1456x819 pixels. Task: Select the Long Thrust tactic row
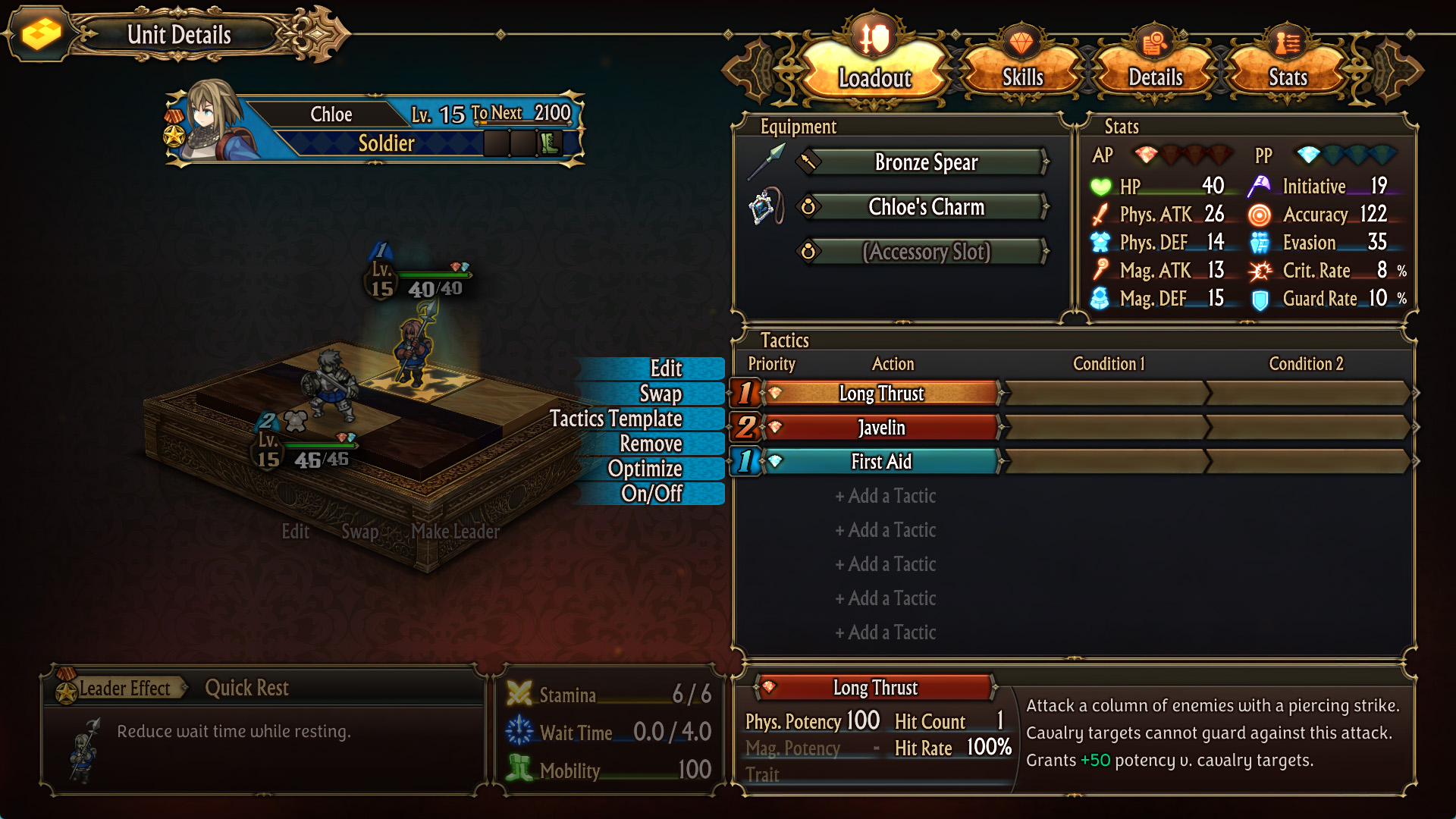[x=881, y=394]
